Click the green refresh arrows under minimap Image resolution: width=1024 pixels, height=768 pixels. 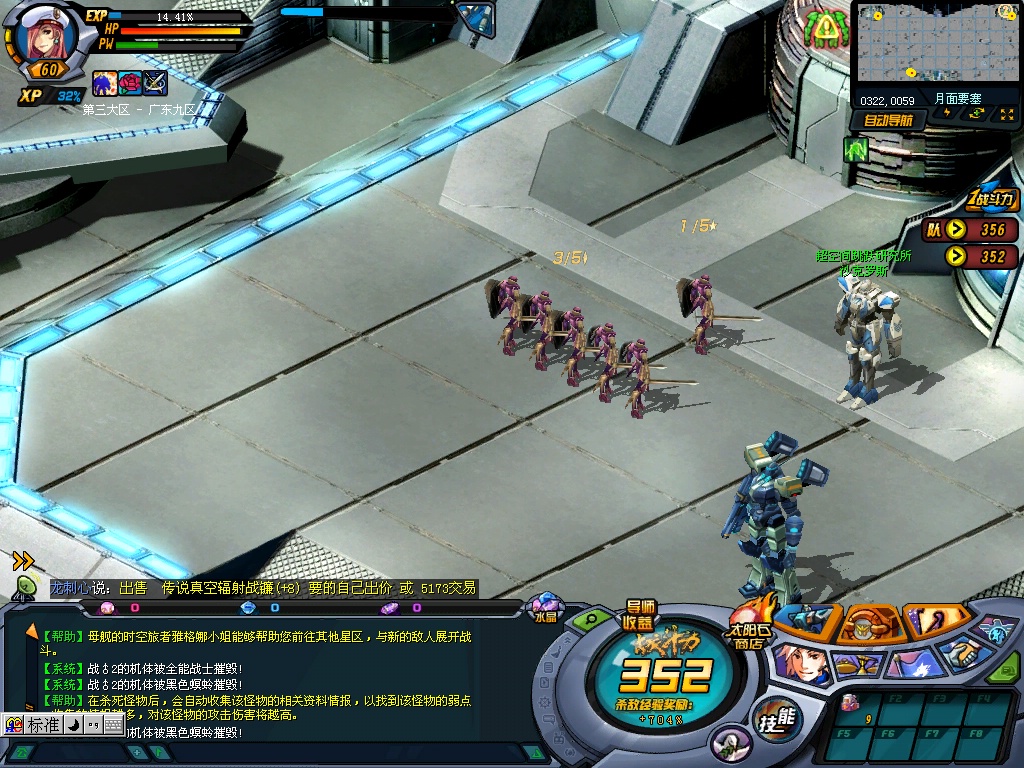click(977, 114)
